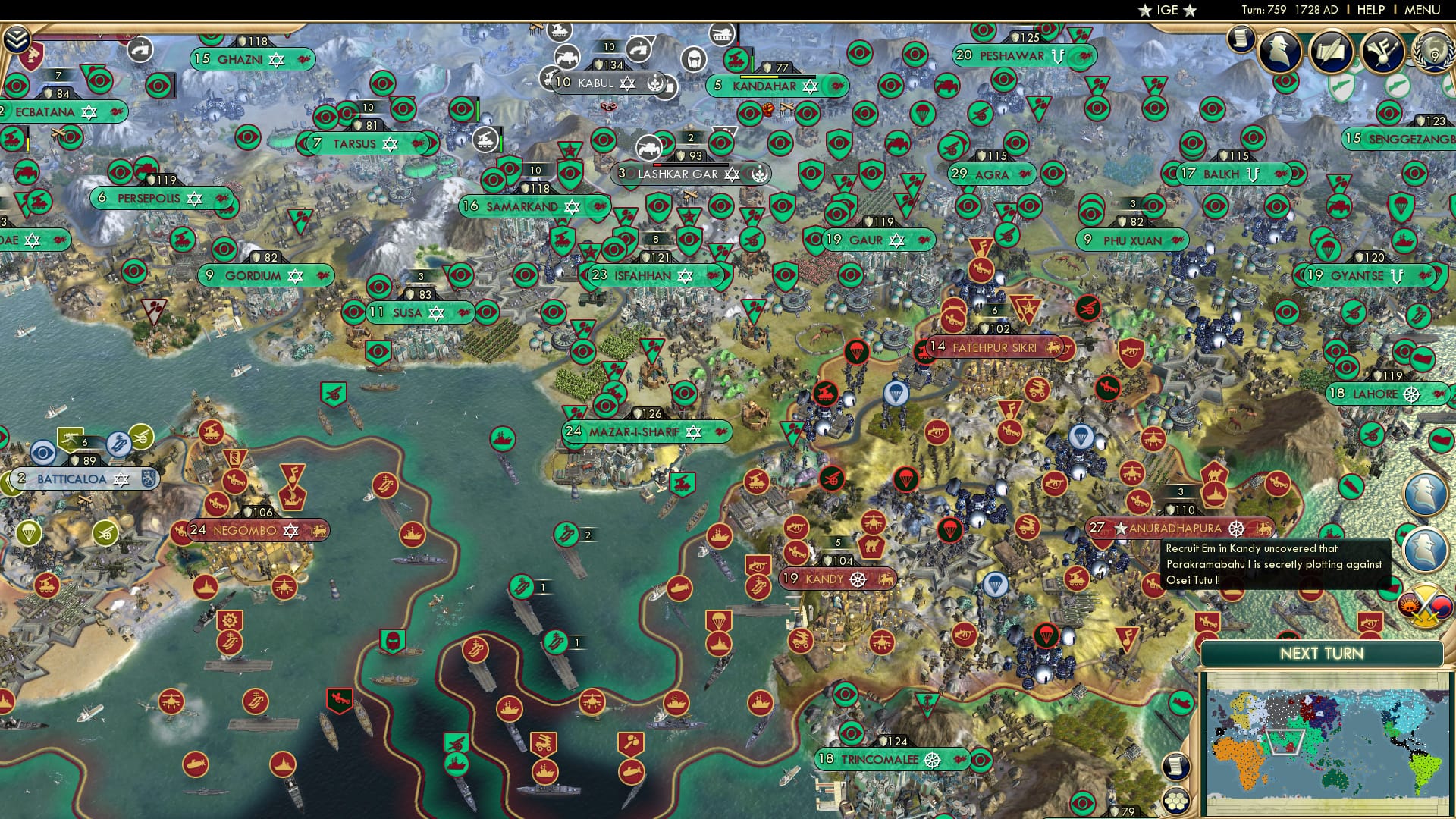The image size is (1456, 819).
Task: Open the notifications scroll icon top right
Action: (x=1241, y=39)
